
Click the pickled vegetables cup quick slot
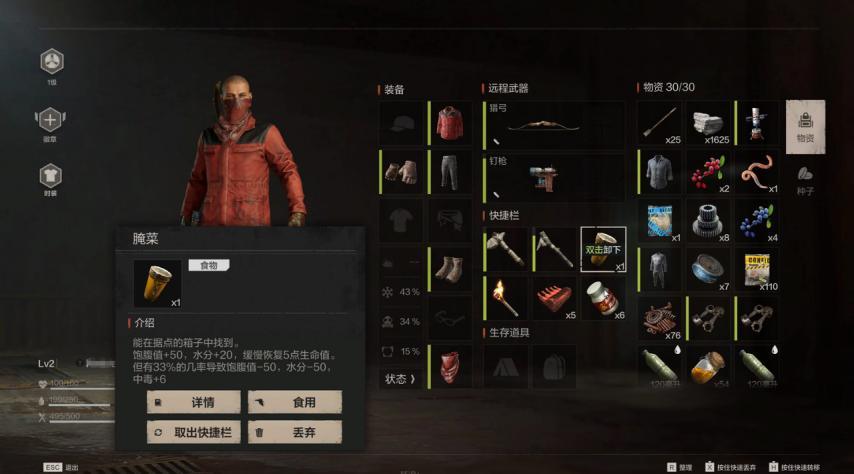pos(603,249)
